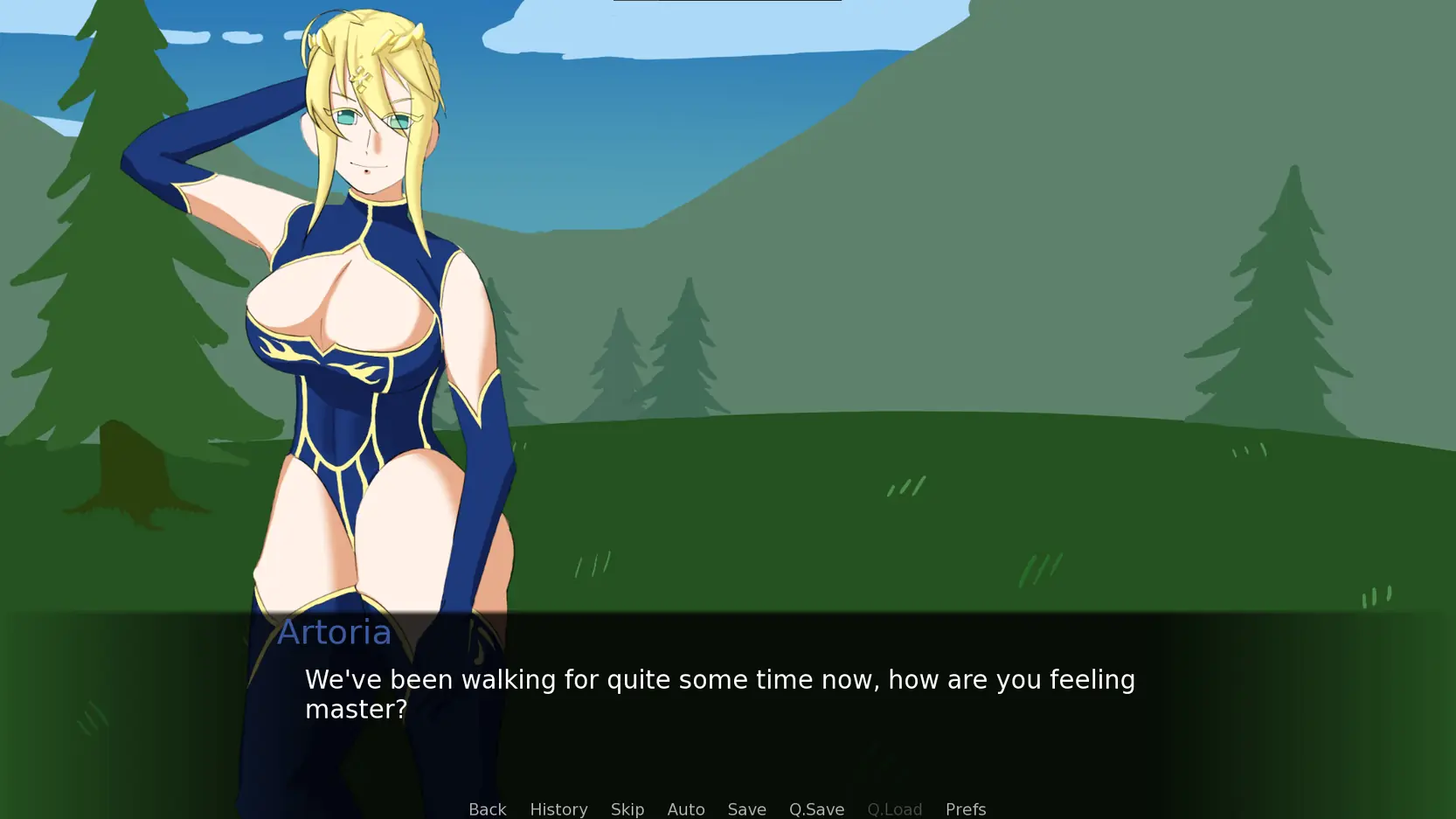Open the dialogue History log
The width and height of the screenshot is (1456, 819).
(558, 809)
